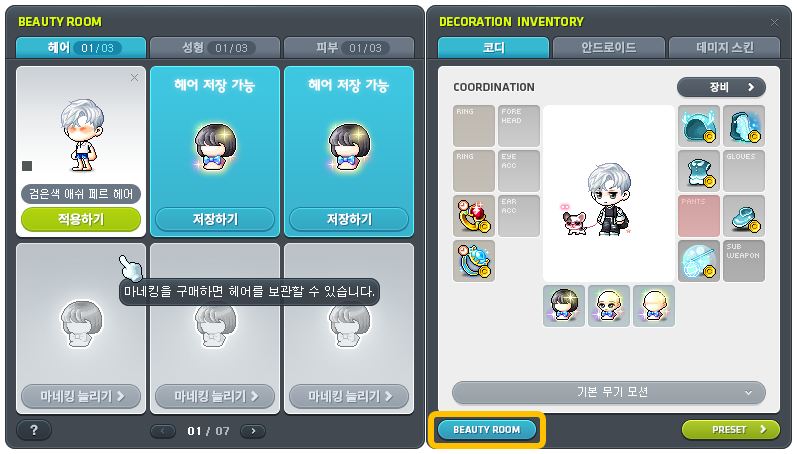Open the Beauty Room help question mark
The image size is (797, 454).
tap(34, 430)
